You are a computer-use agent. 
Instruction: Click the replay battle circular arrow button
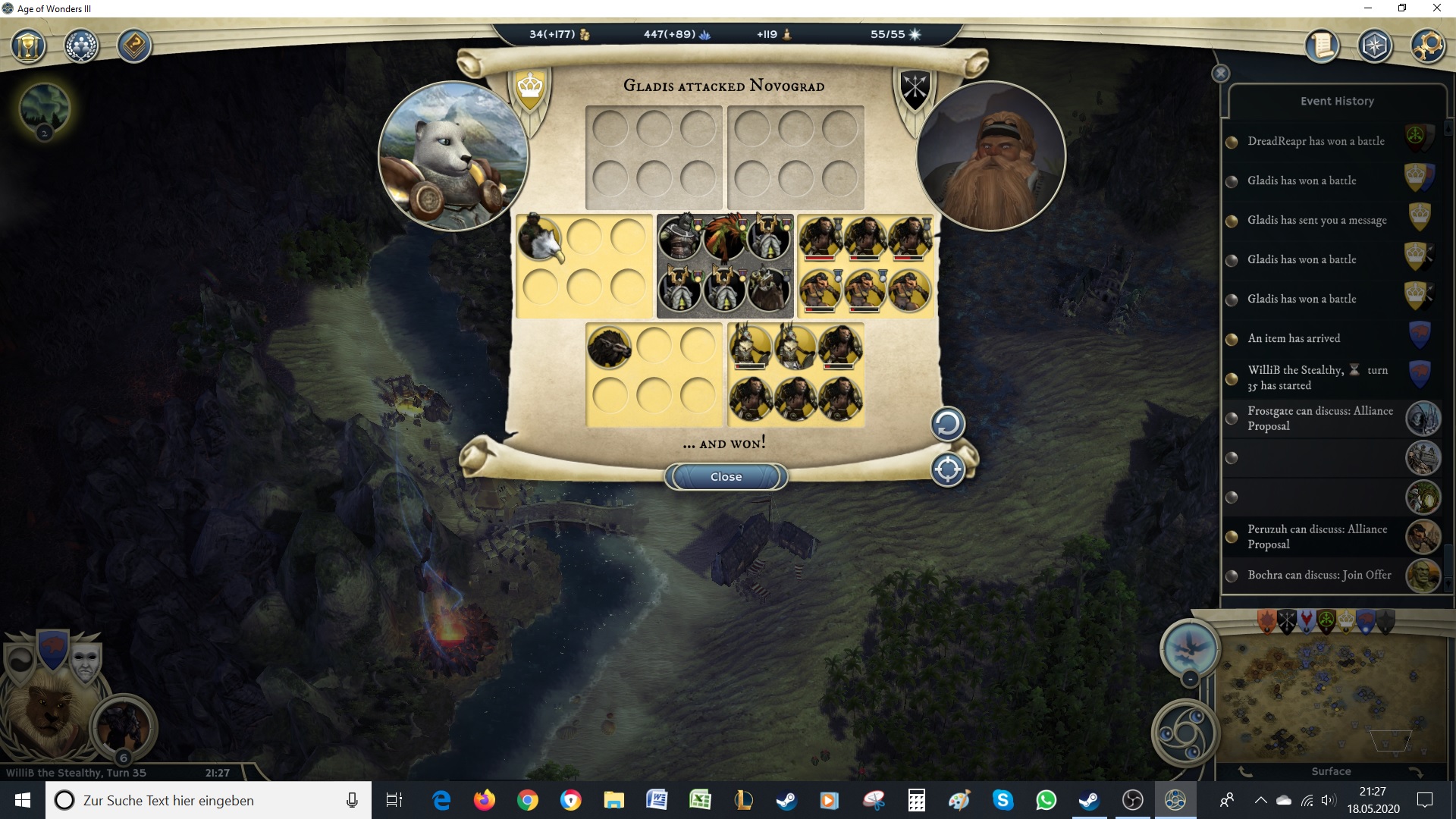click(x=947, y=424)
